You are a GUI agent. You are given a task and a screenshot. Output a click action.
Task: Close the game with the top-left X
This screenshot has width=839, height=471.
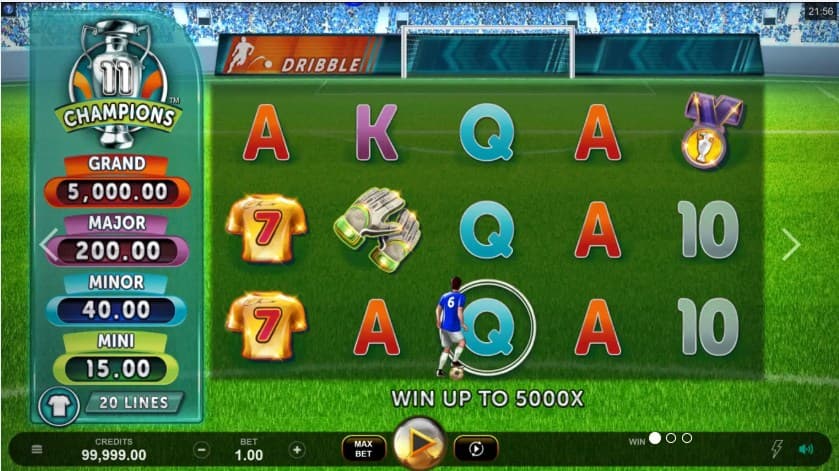(x=9, y=9)
